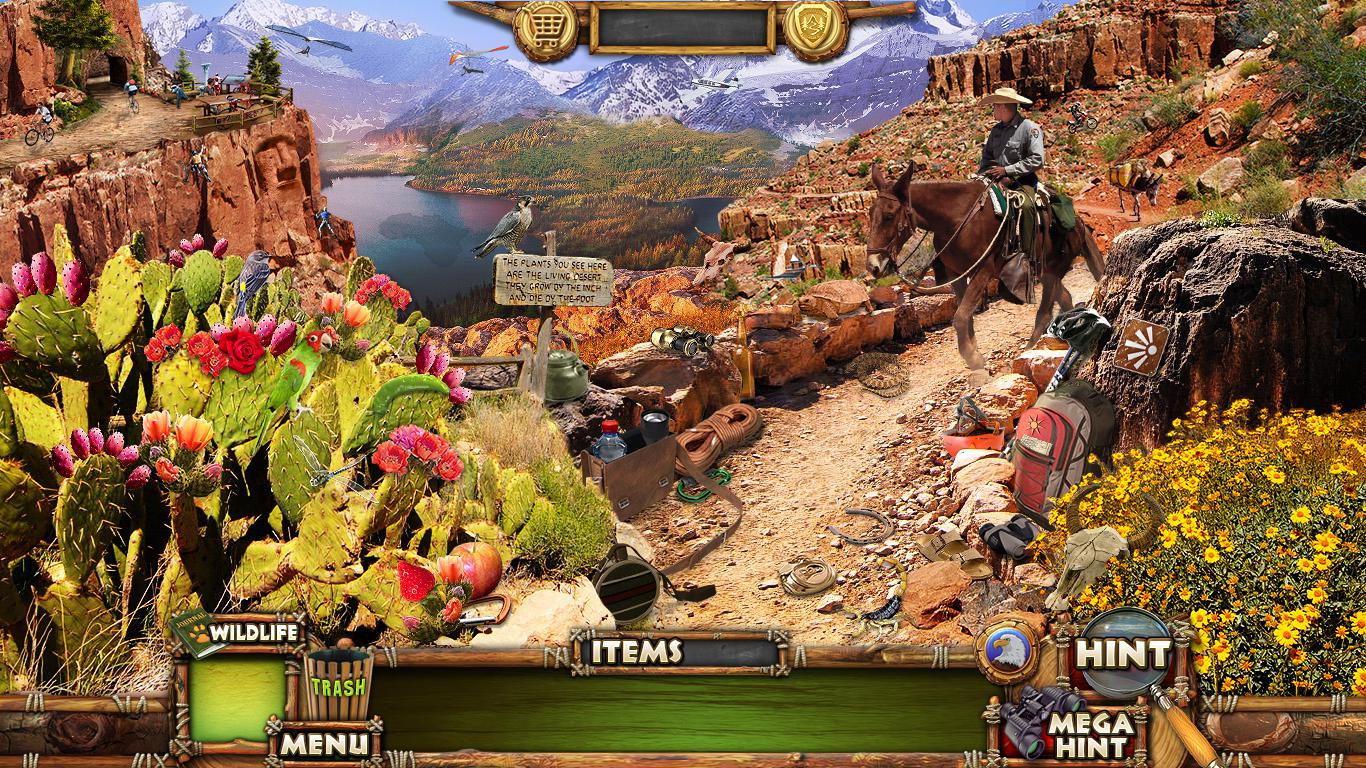This screenshot has height=768, width=1366.
Task: Open the shopping cart store
Action: 546,28
